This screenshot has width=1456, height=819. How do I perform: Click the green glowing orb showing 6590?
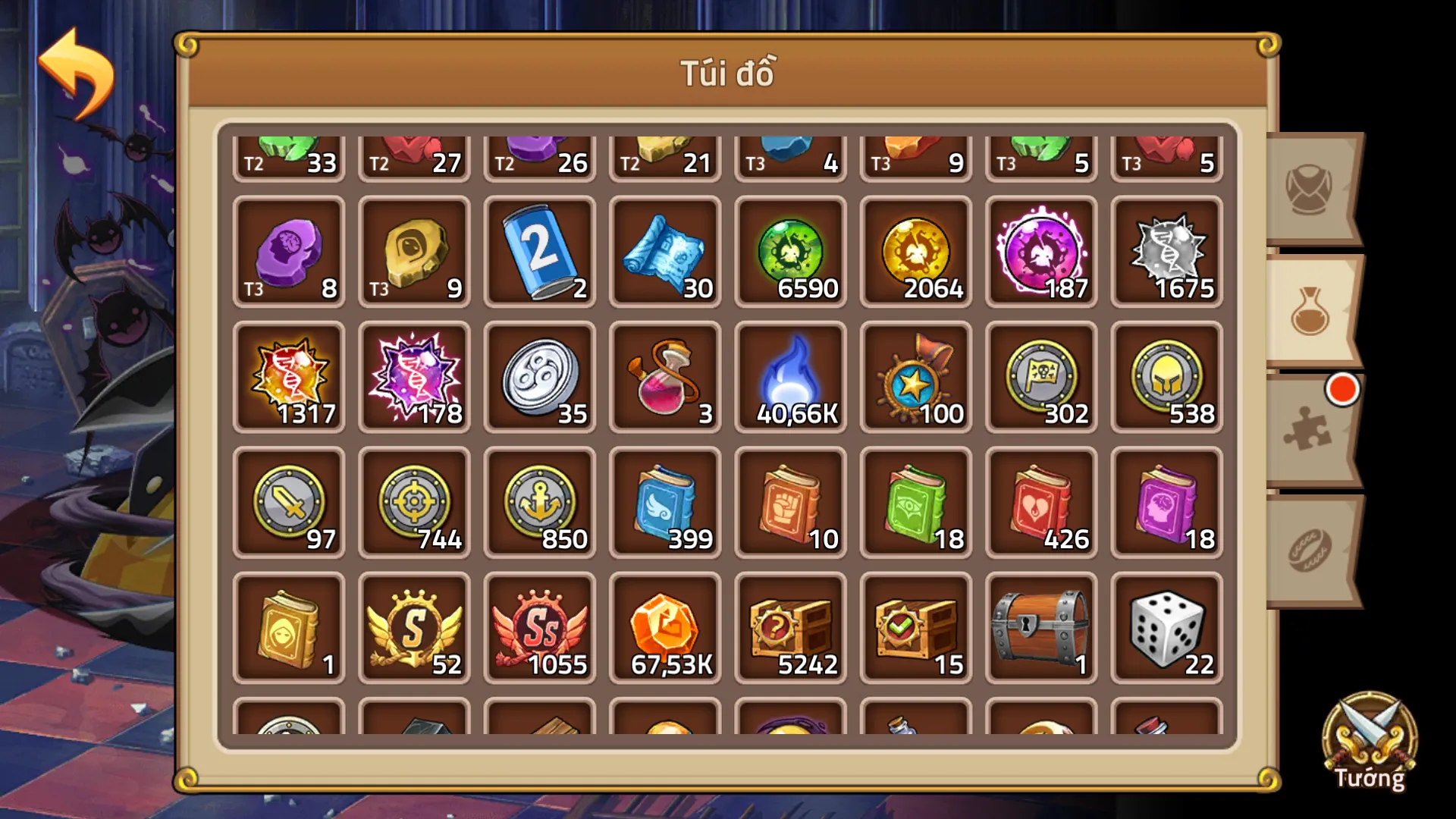tap(790, 250)
